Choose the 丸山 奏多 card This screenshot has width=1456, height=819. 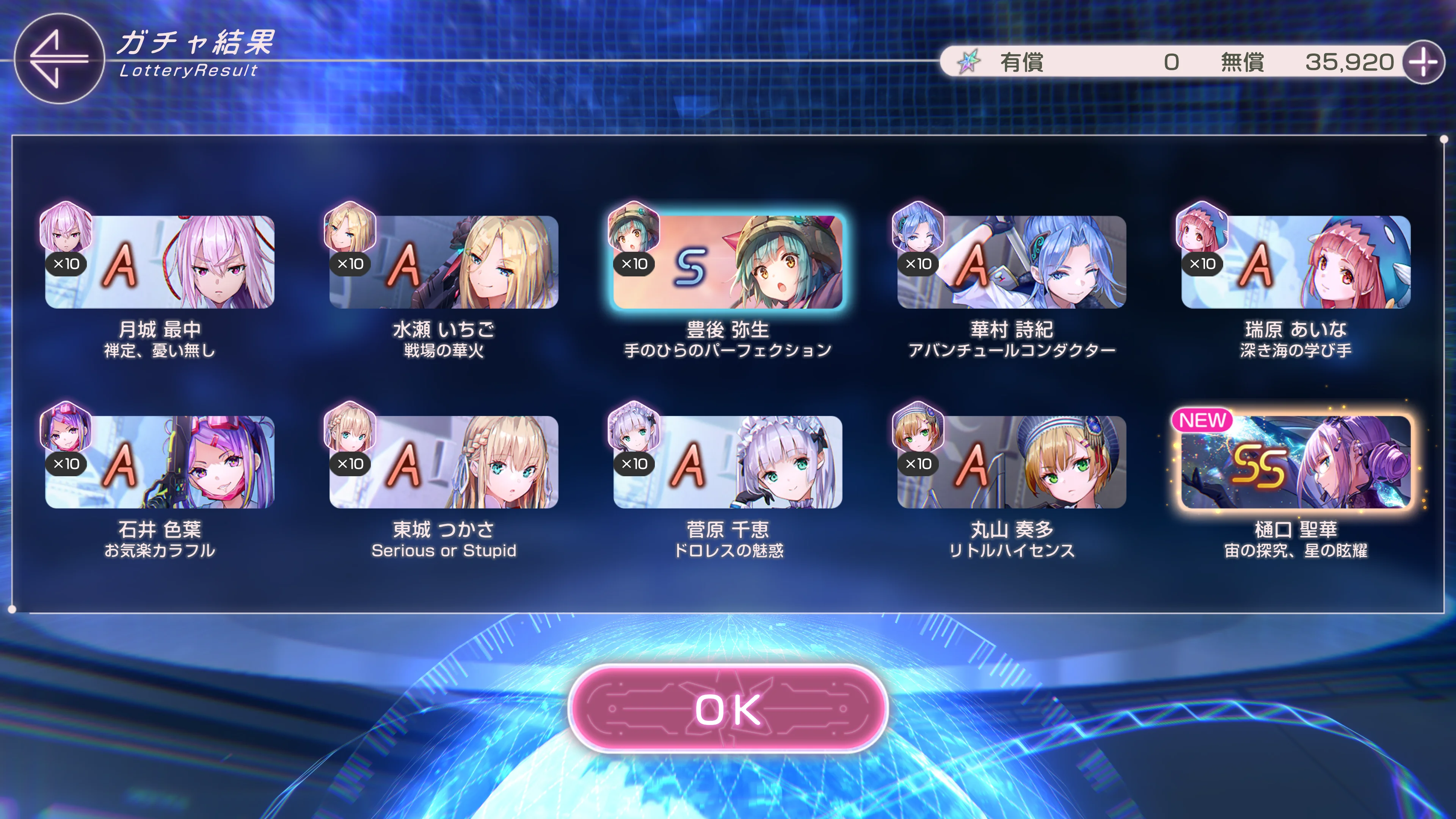coord(1012,462)
